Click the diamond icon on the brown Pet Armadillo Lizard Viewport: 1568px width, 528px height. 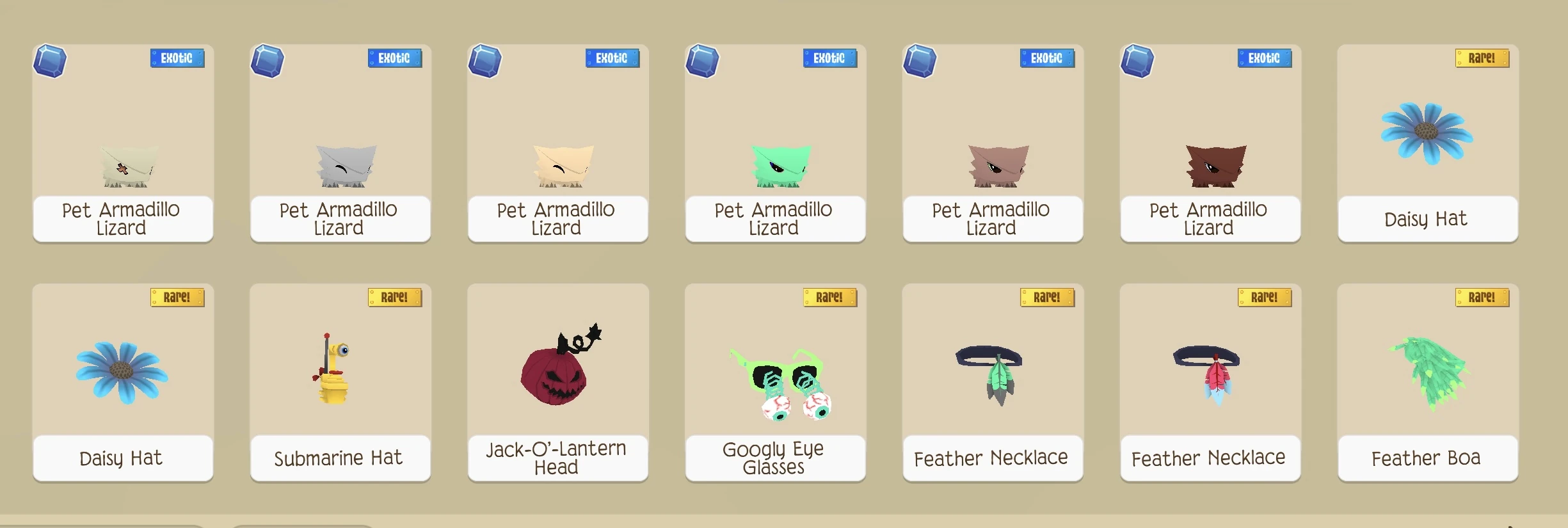[1138, 61]
